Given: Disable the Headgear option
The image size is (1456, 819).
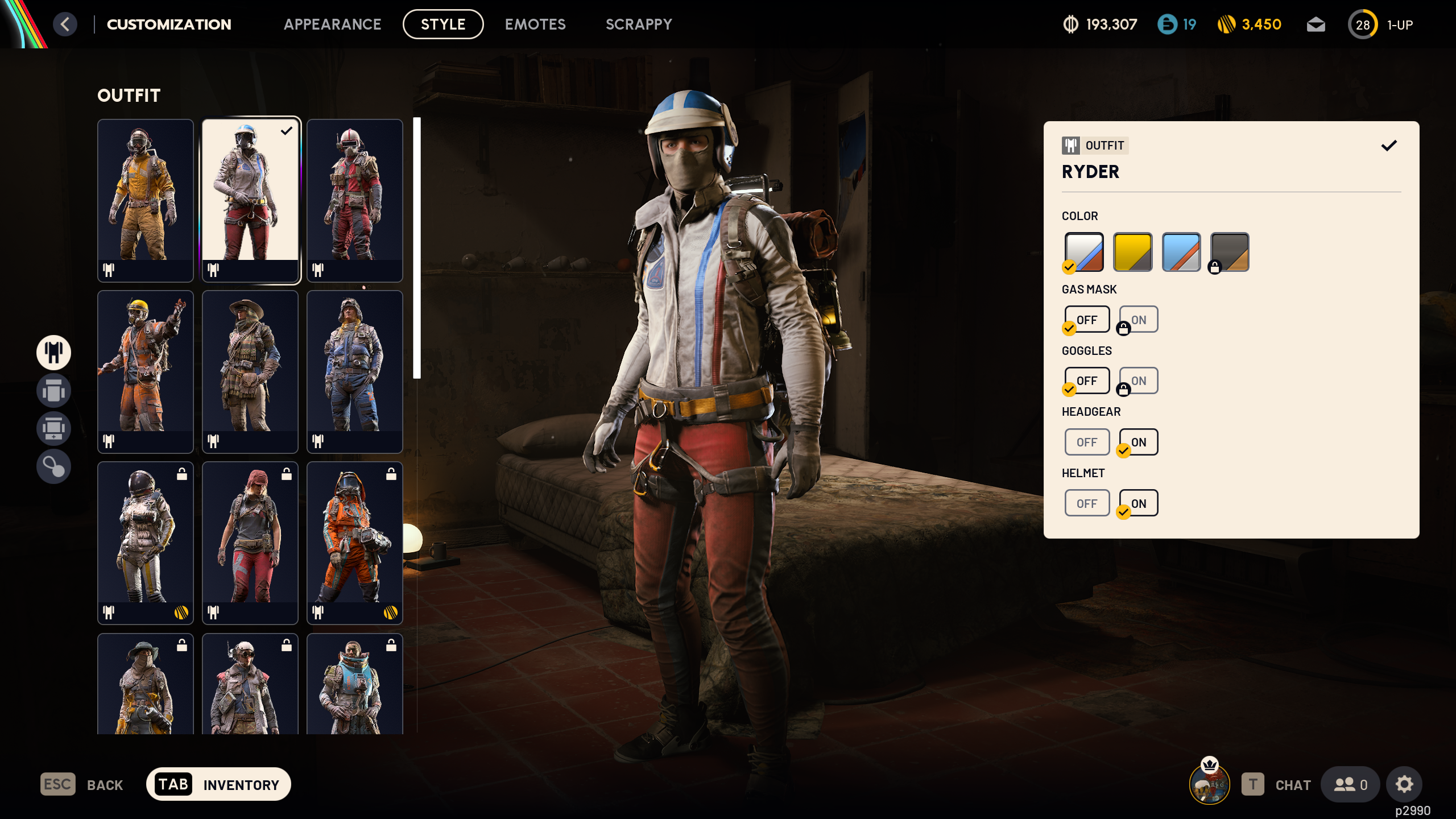Looking at the screenshot, I should (x=1087, y=442).
